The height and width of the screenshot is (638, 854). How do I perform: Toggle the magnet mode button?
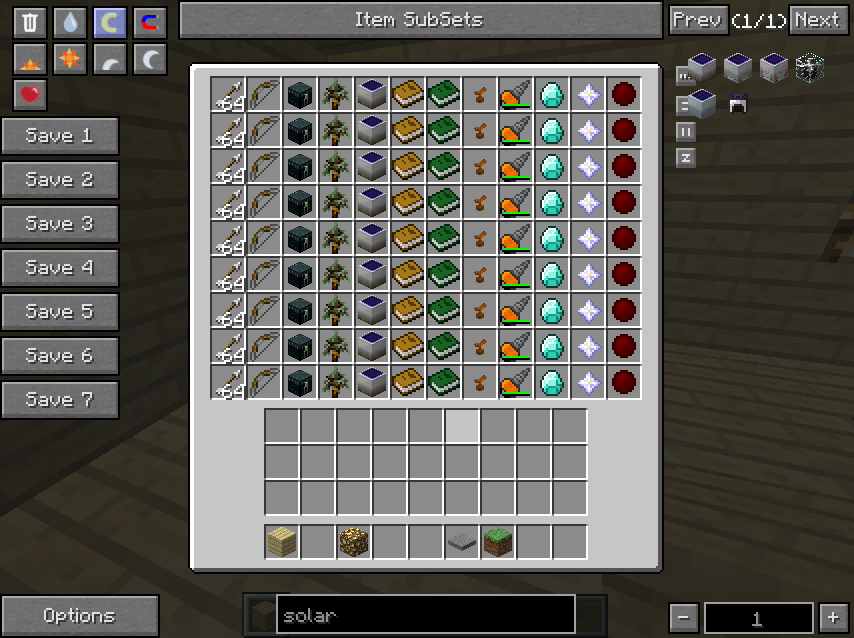[x=150, y=22]
